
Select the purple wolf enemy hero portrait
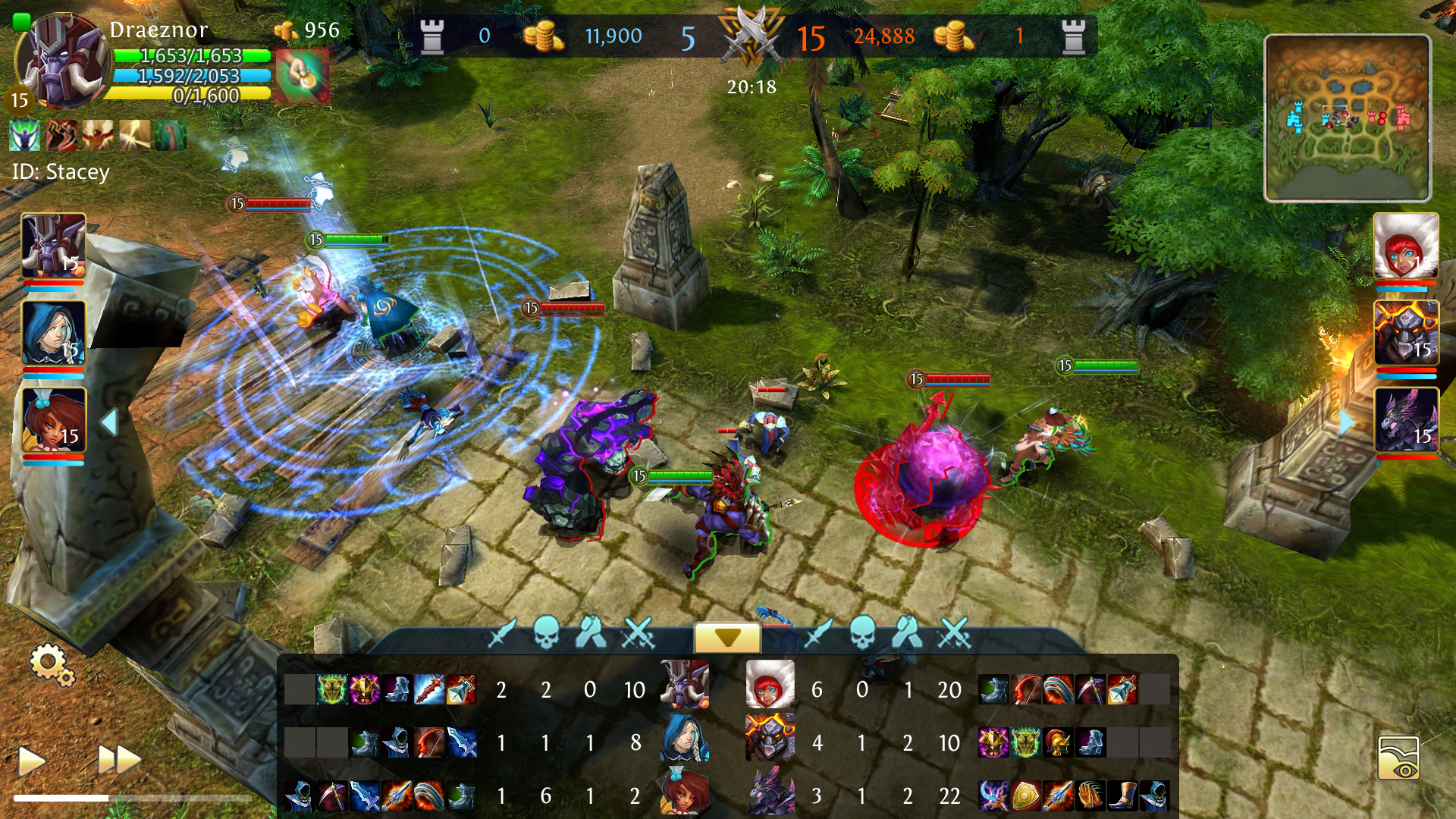(x=1406, y=419)
